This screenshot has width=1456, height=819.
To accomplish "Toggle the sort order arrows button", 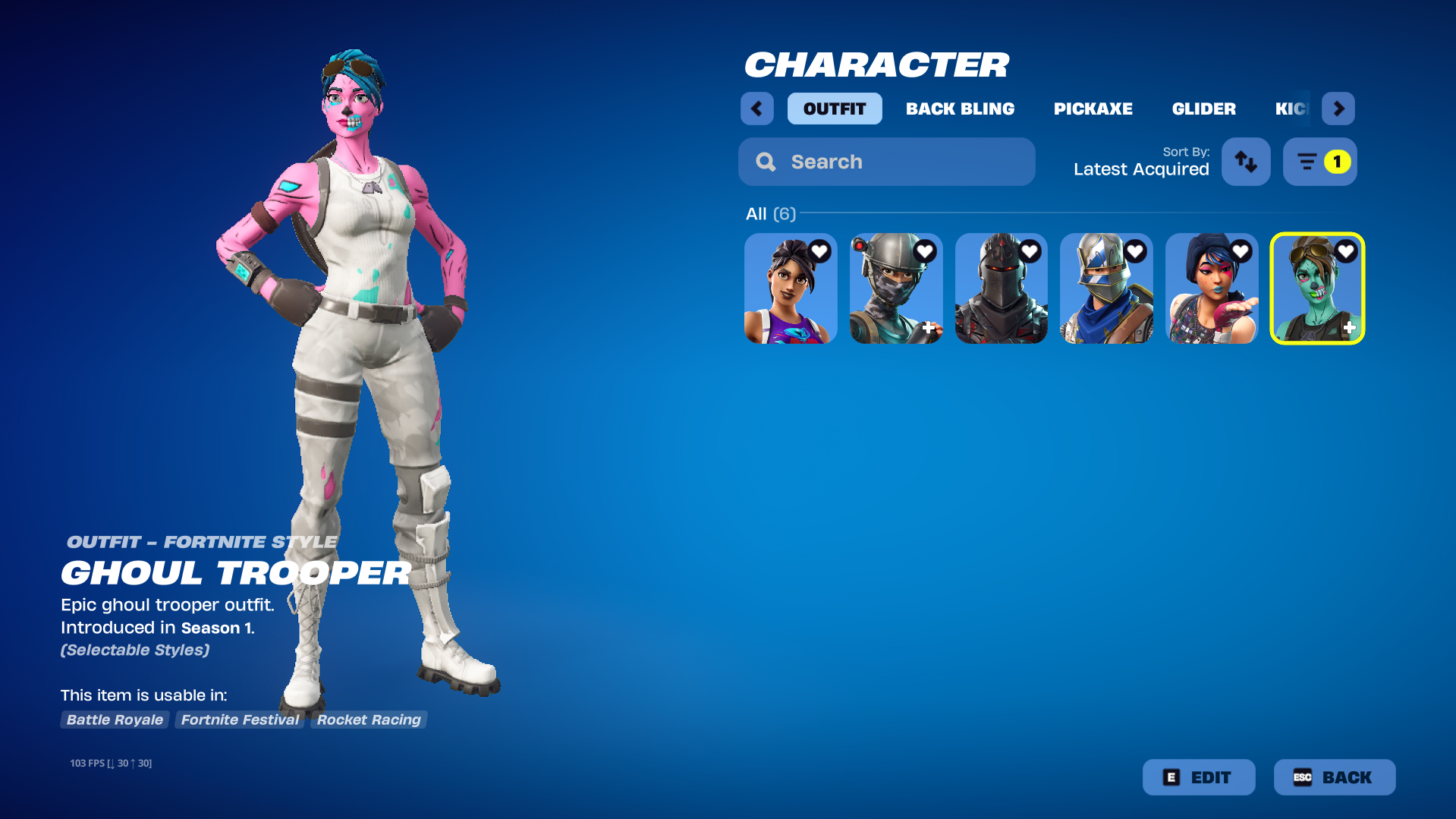I will coord(1245,162).
